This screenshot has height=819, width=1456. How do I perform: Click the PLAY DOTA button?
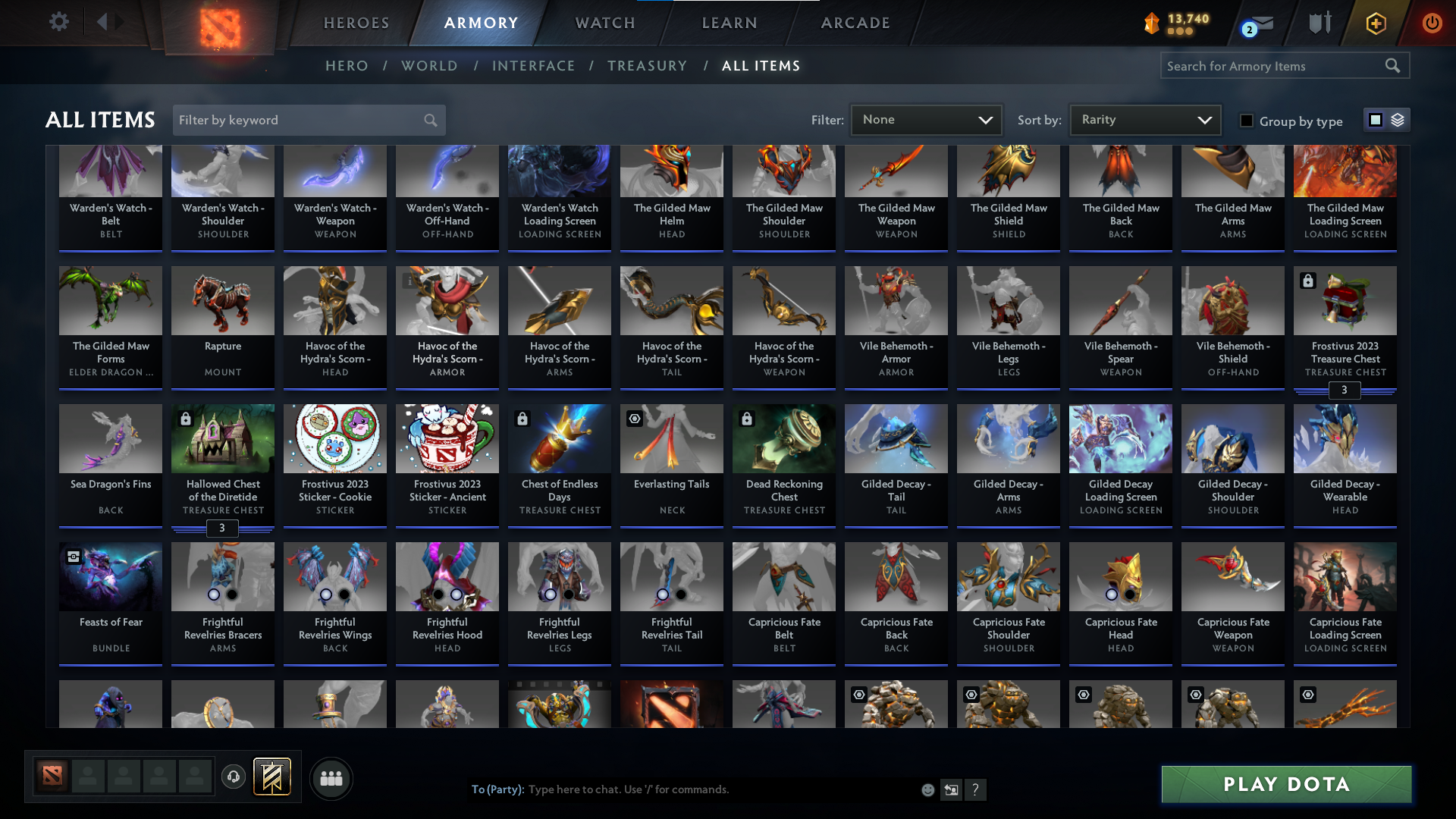click(x=1285, y=784)
